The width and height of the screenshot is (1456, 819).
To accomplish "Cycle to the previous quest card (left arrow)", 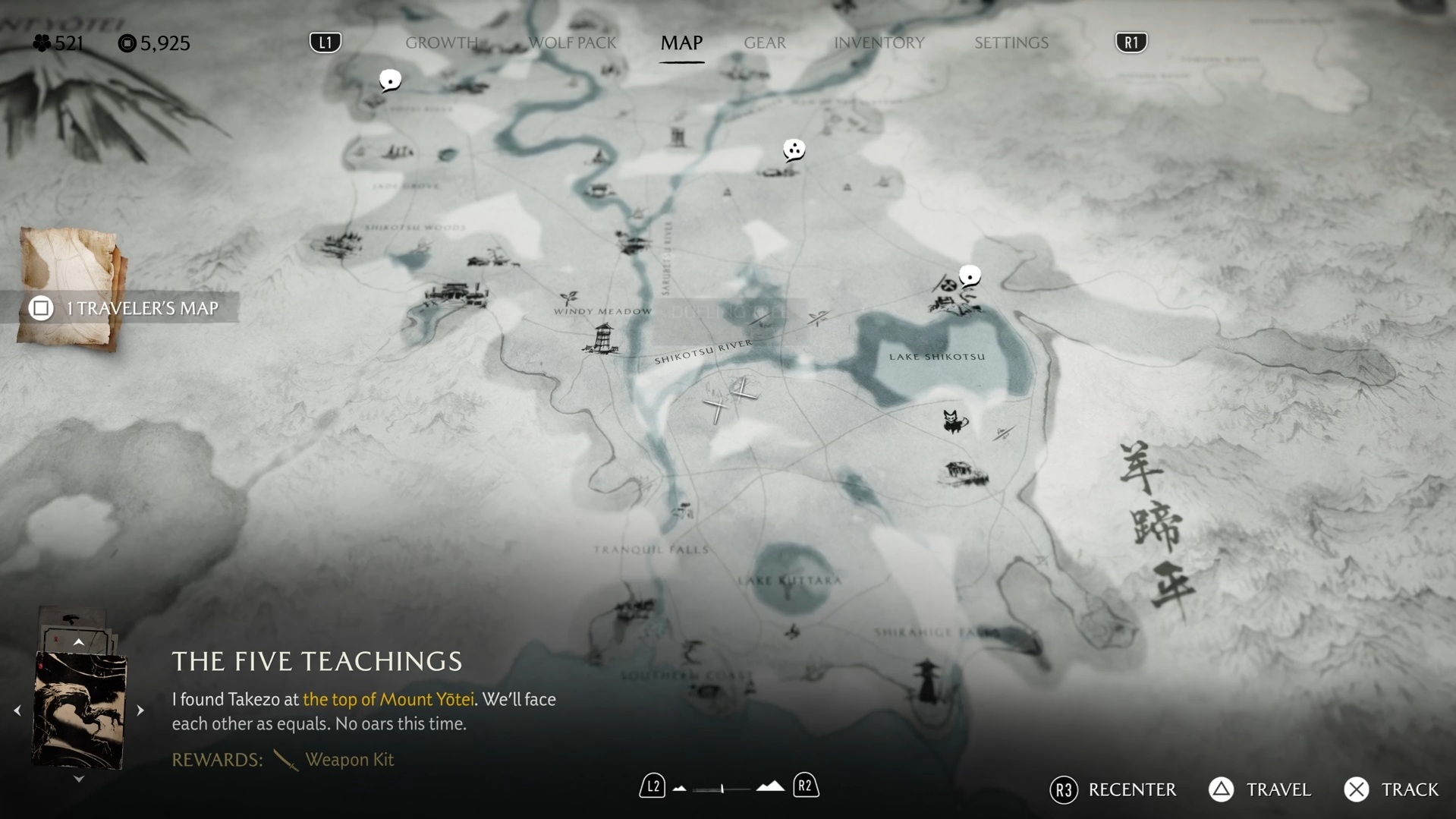I will pyautogui.click(x=17, y=711).
